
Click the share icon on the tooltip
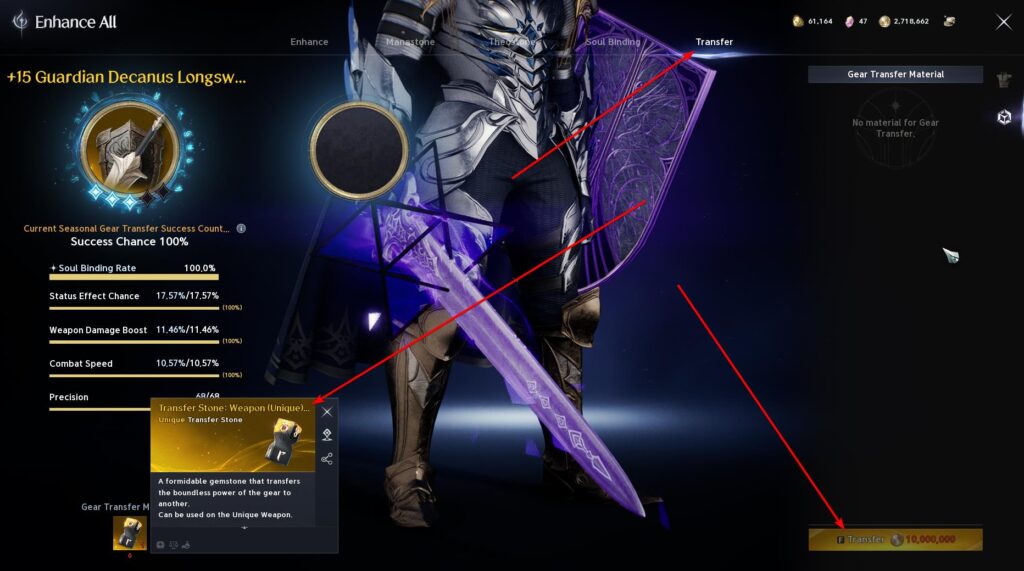click(327, 459)
